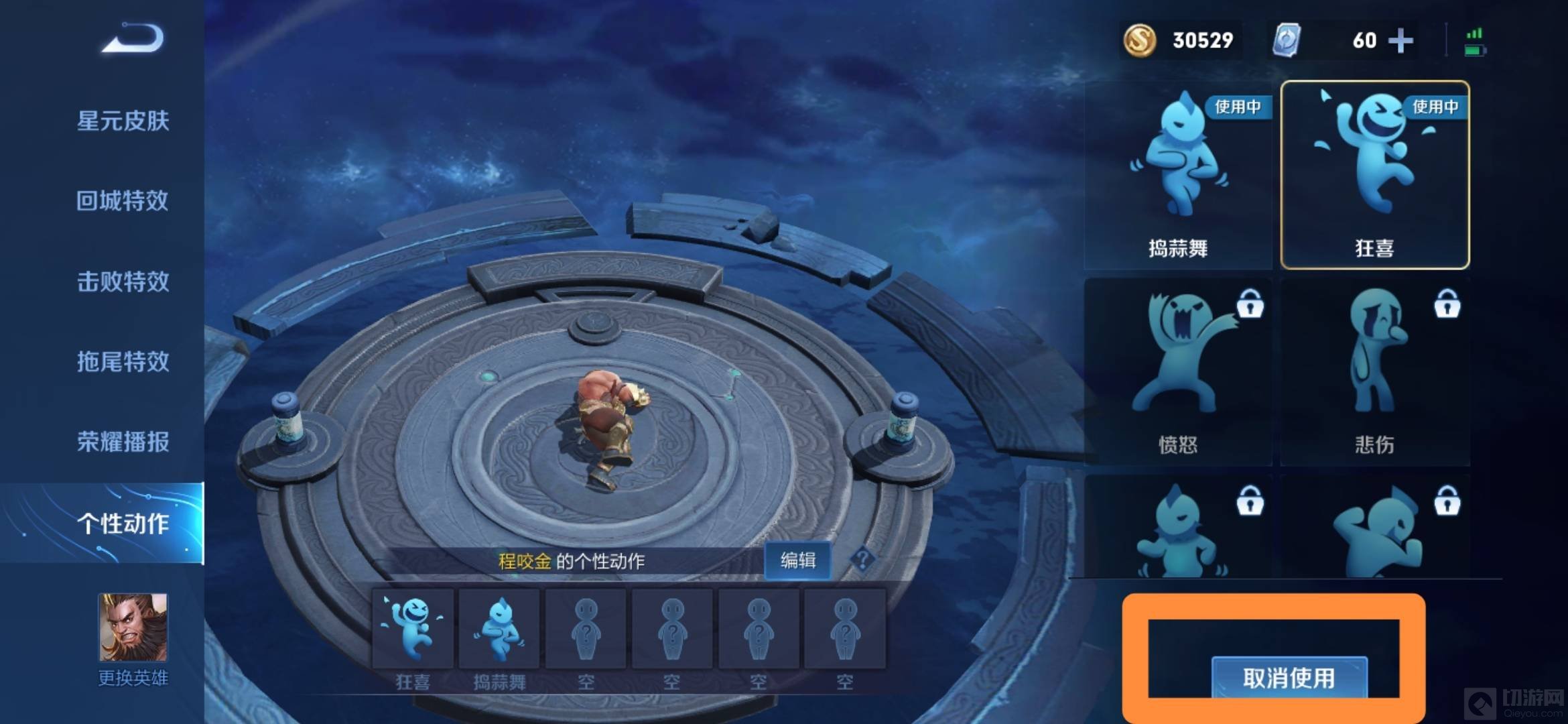Go back using the return arrow
The image size is (1568, 724).
click(x=134, y=39)
